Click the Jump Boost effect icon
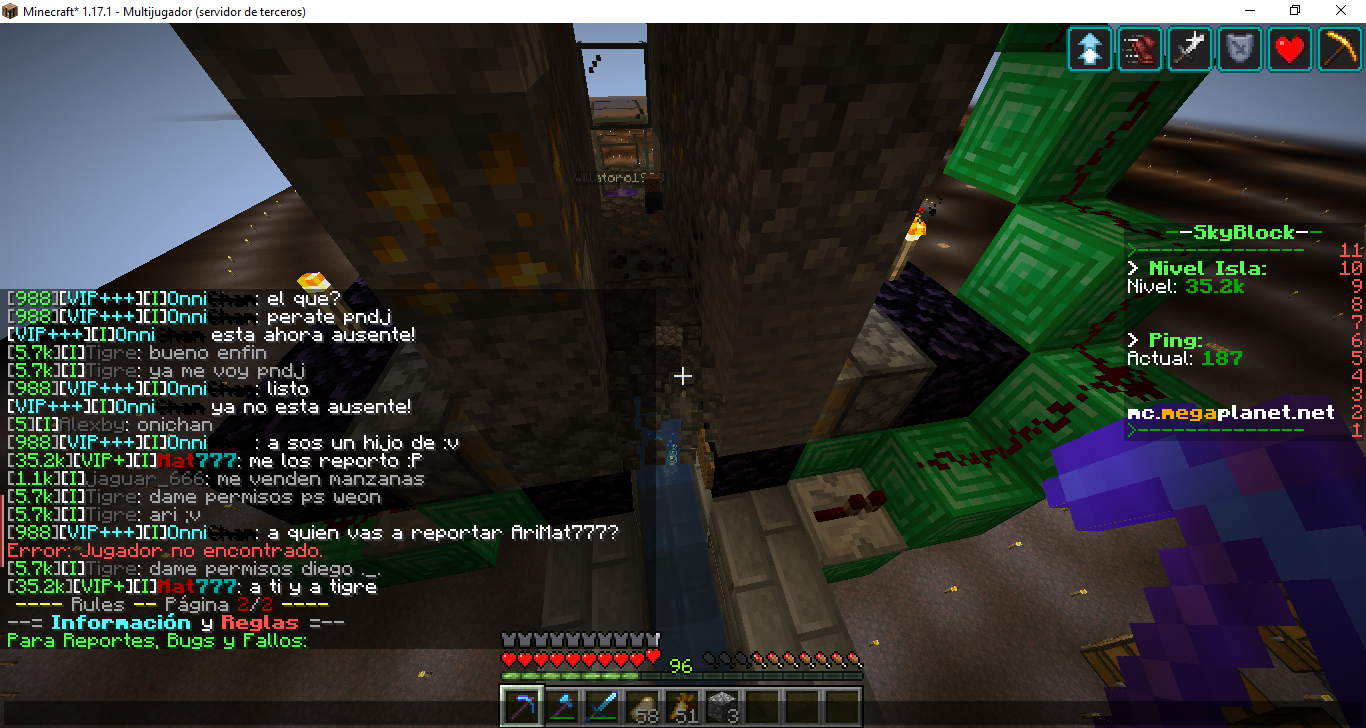Viewport: 1366px width, 728px height. pyautogui.click(x=1090, y=49)
